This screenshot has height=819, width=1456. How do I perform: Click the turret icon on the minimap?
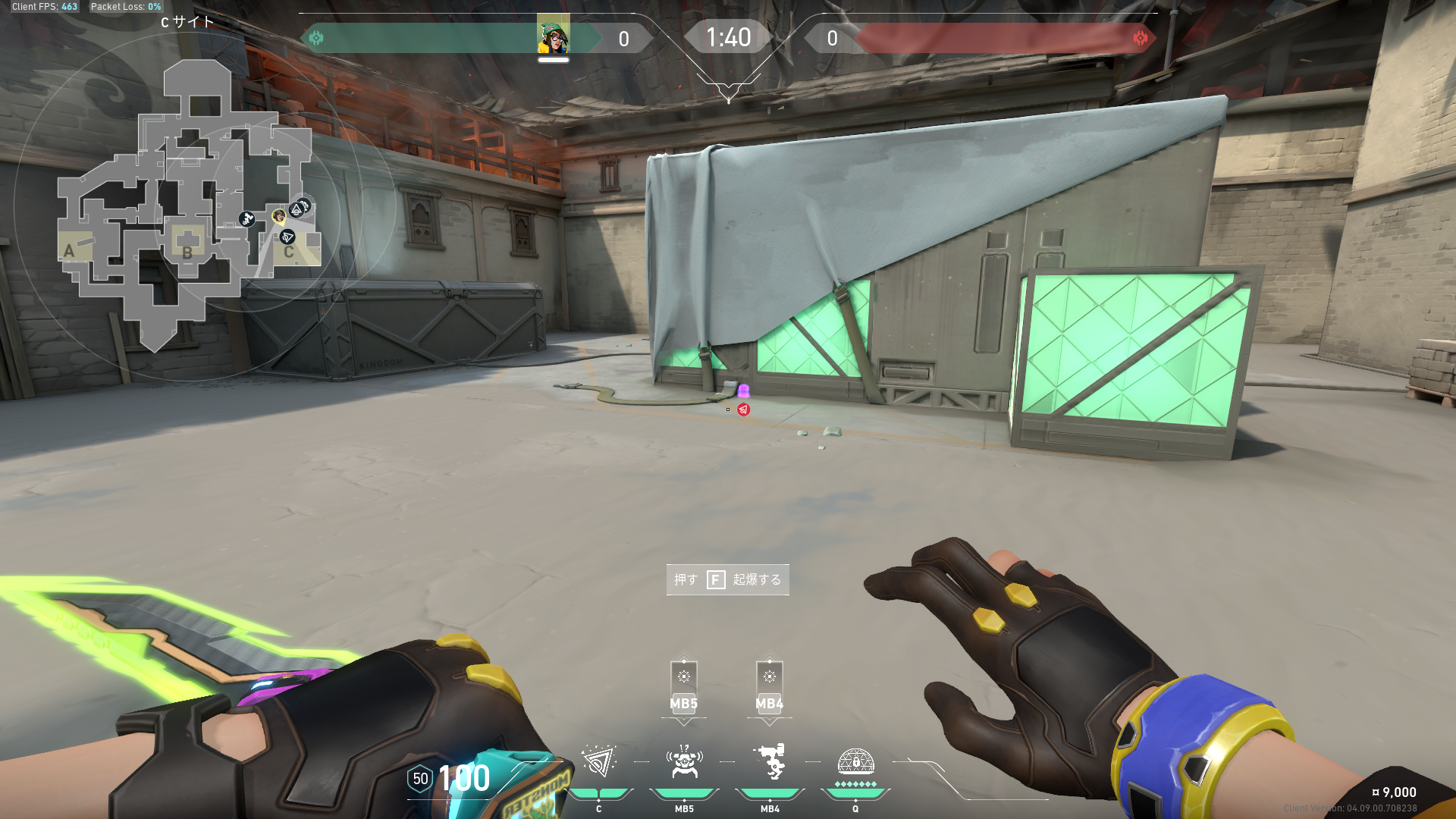(x=246, y=219)
